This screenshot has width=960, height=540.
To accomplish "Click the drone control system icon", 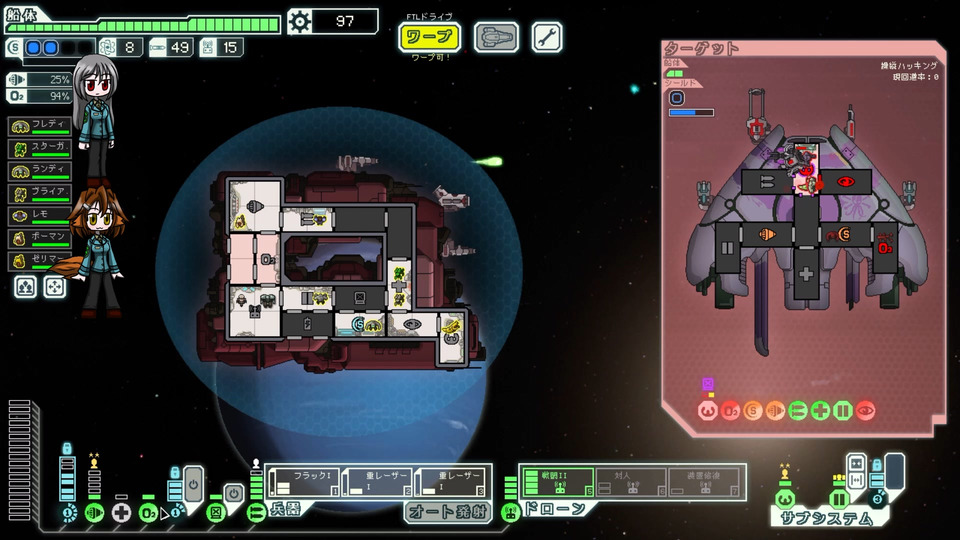I will point(510,513).
